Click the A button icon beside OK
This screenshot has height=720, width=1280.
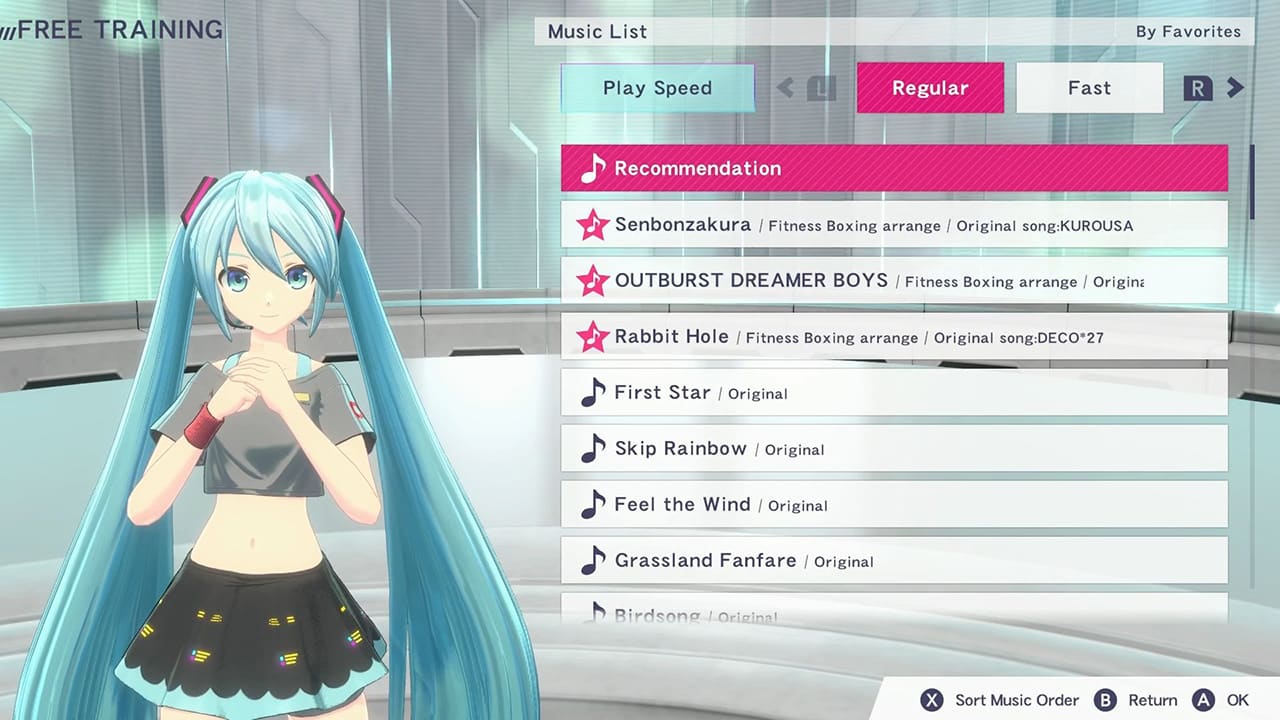coord(1204,700)
